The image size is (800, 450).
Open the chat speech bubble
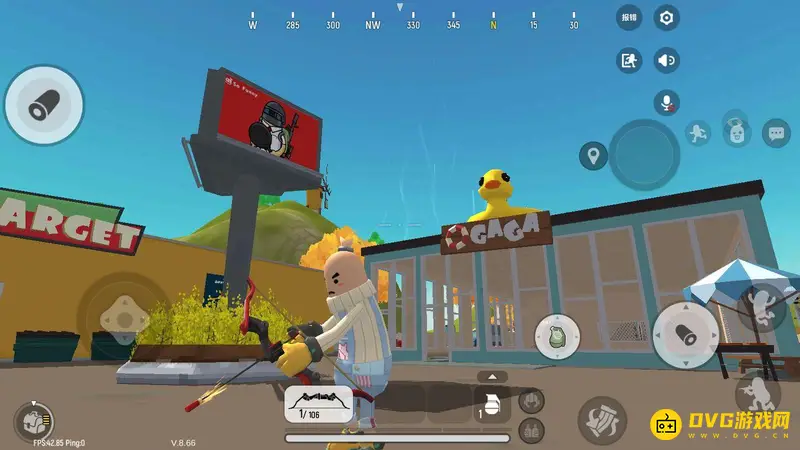pos(776,132)
